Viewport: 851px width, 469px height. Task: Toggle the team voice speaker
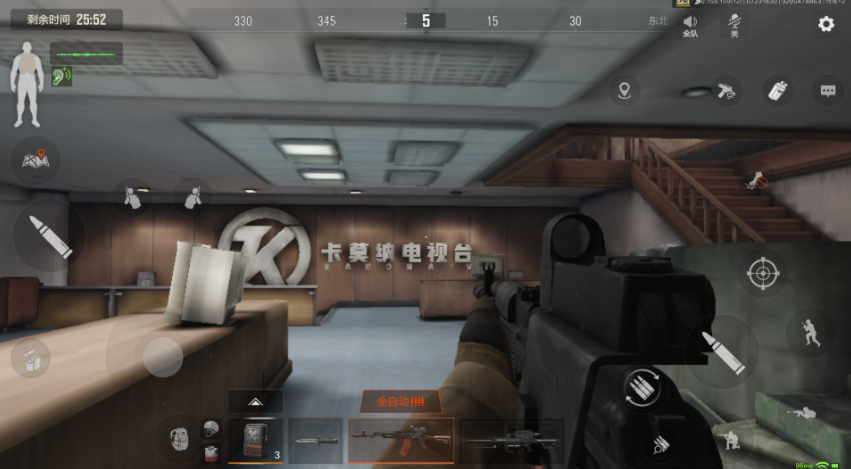(690, 24)
